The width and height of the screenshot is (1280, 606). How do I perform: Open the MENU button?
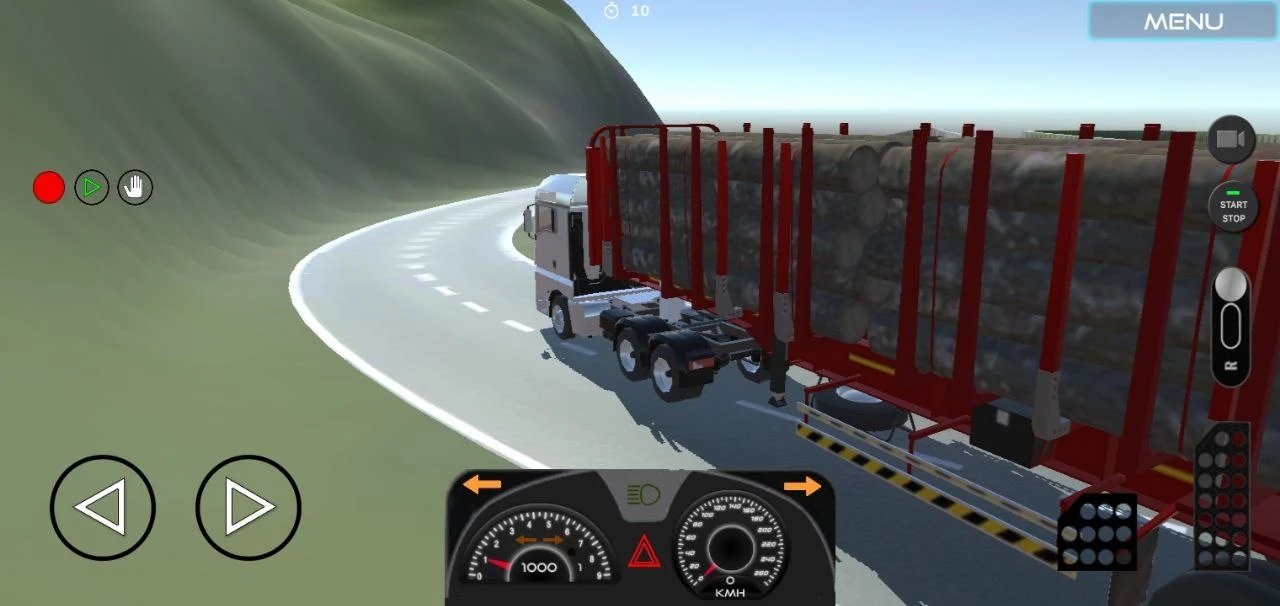(x=1183, y=21)
